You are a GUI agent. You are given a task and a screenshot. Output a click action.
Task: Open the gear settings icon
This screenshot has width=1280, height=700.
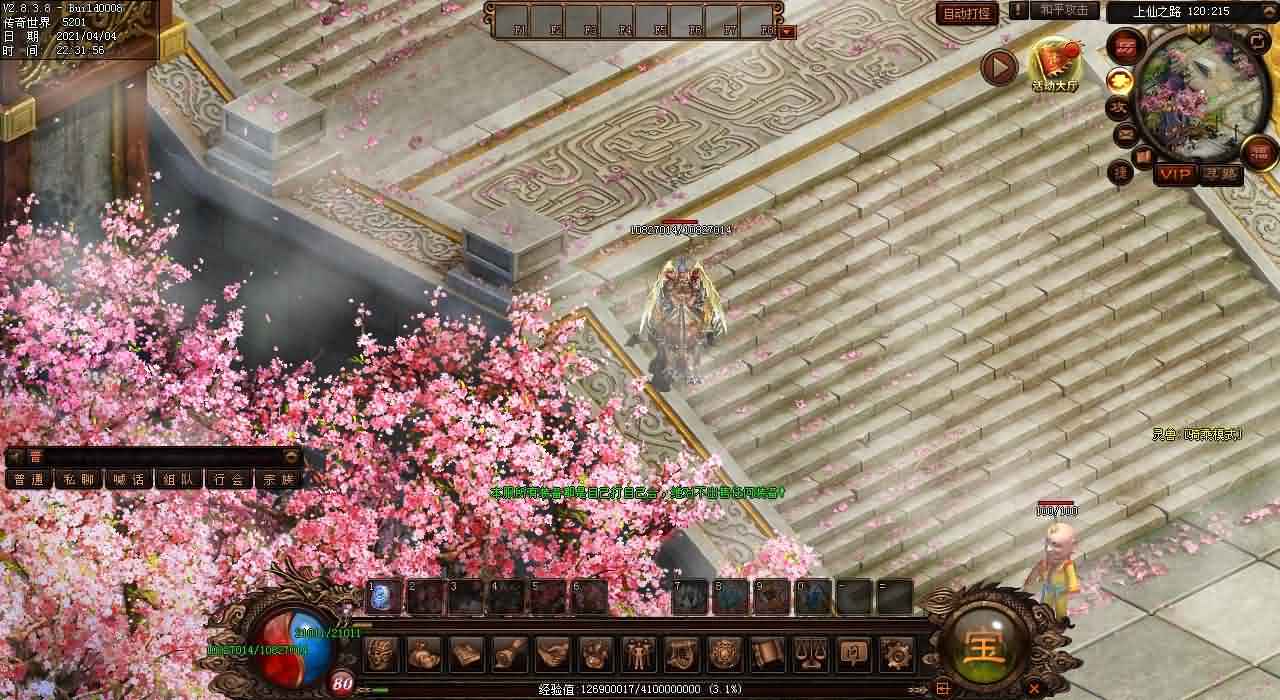coord(896,654)
